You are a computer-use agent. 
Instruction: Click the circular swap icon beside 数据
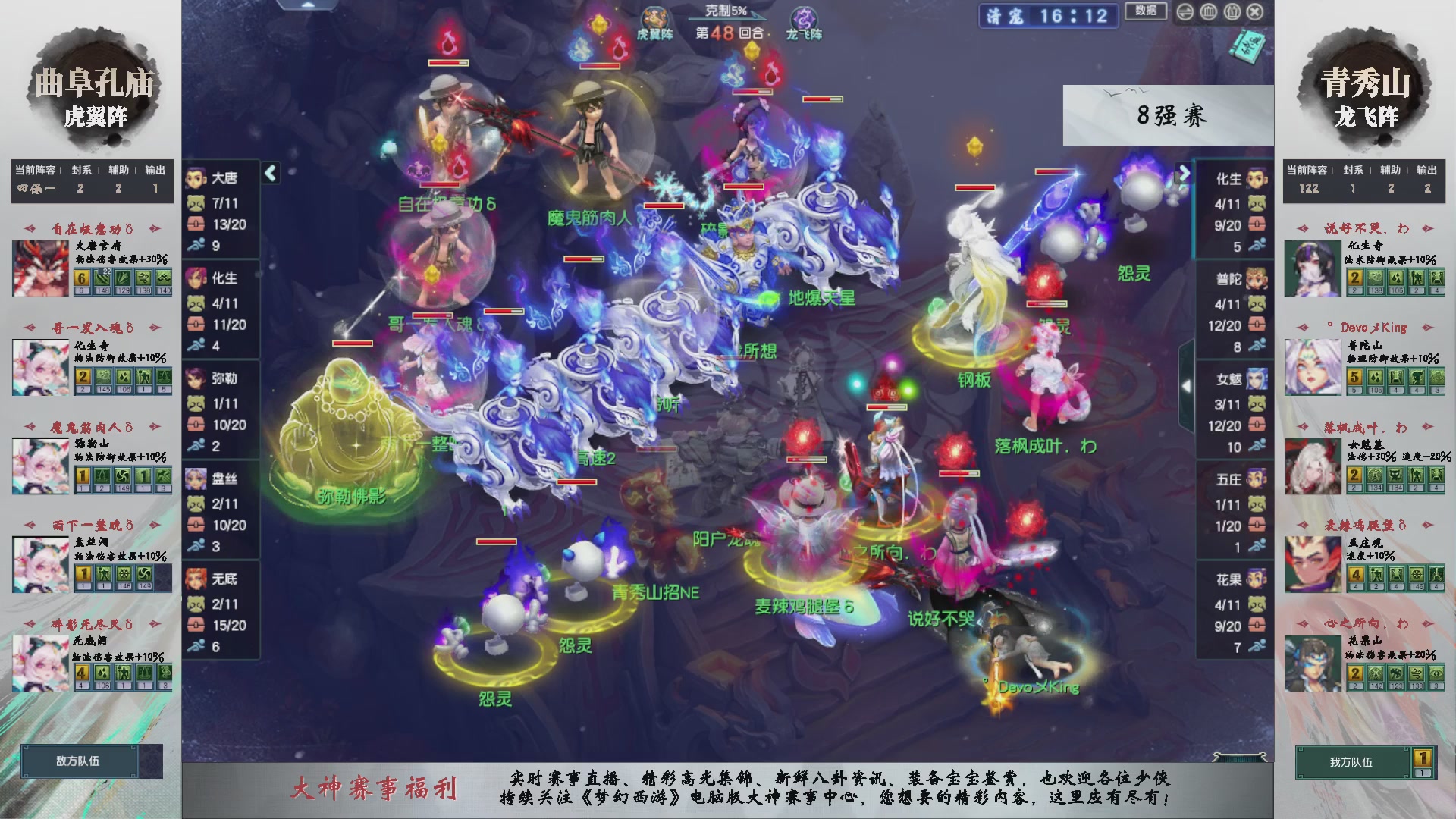[x=1185, y=12]
